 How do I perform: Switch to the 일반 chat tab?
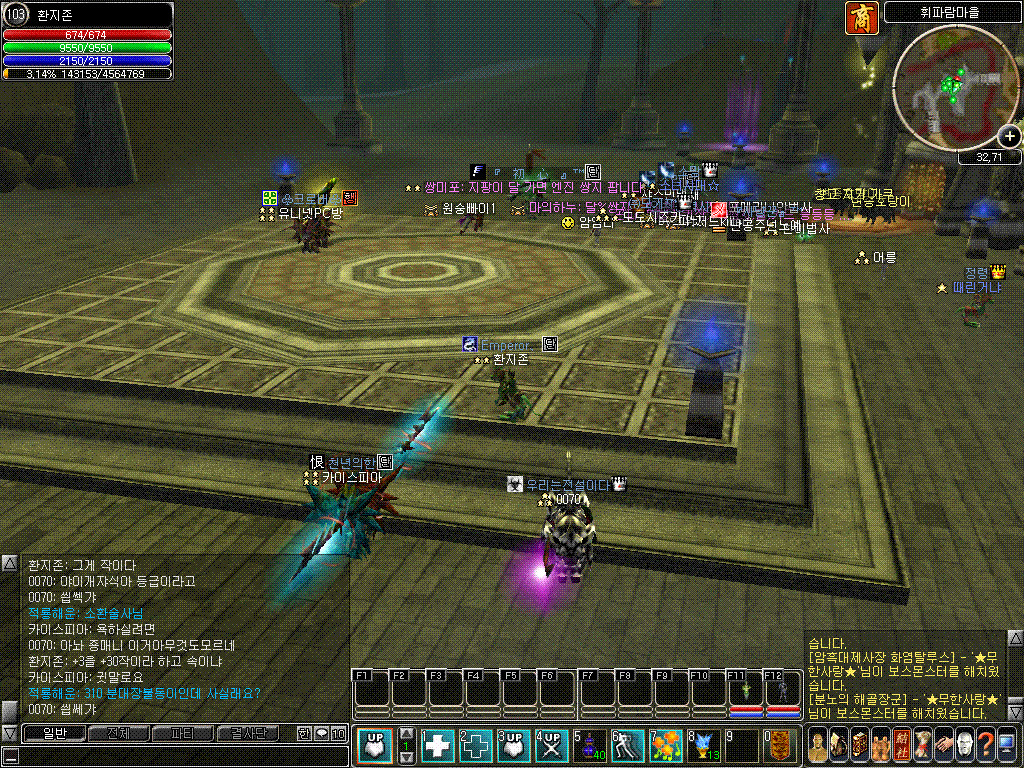tap(53, 734)
